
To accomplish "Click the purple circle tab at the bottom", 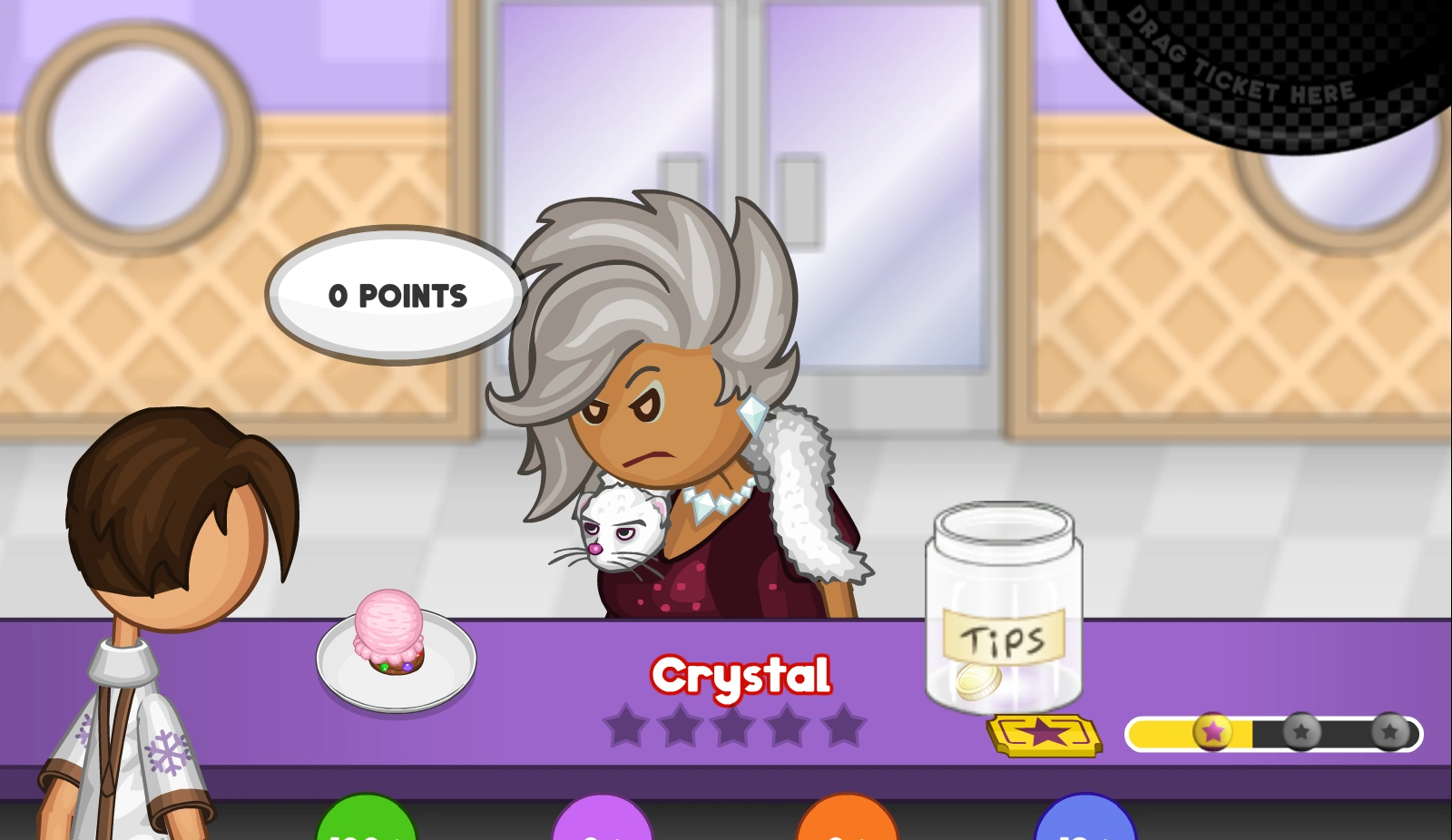I will click(x=603, y=825).
